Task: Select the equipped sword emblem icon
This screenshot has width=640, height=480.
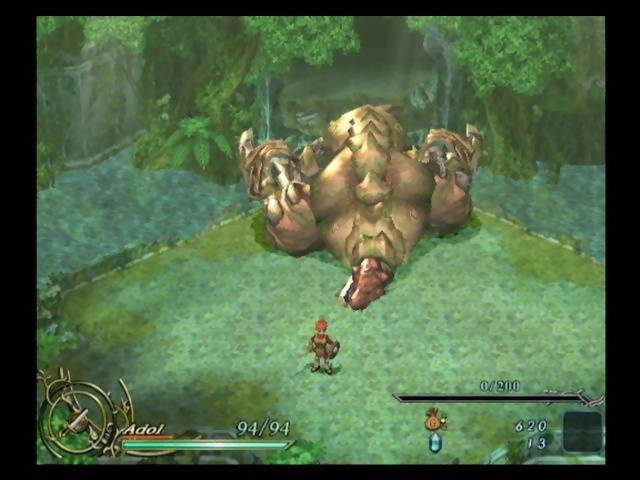Action: click(x=76, y=417)
